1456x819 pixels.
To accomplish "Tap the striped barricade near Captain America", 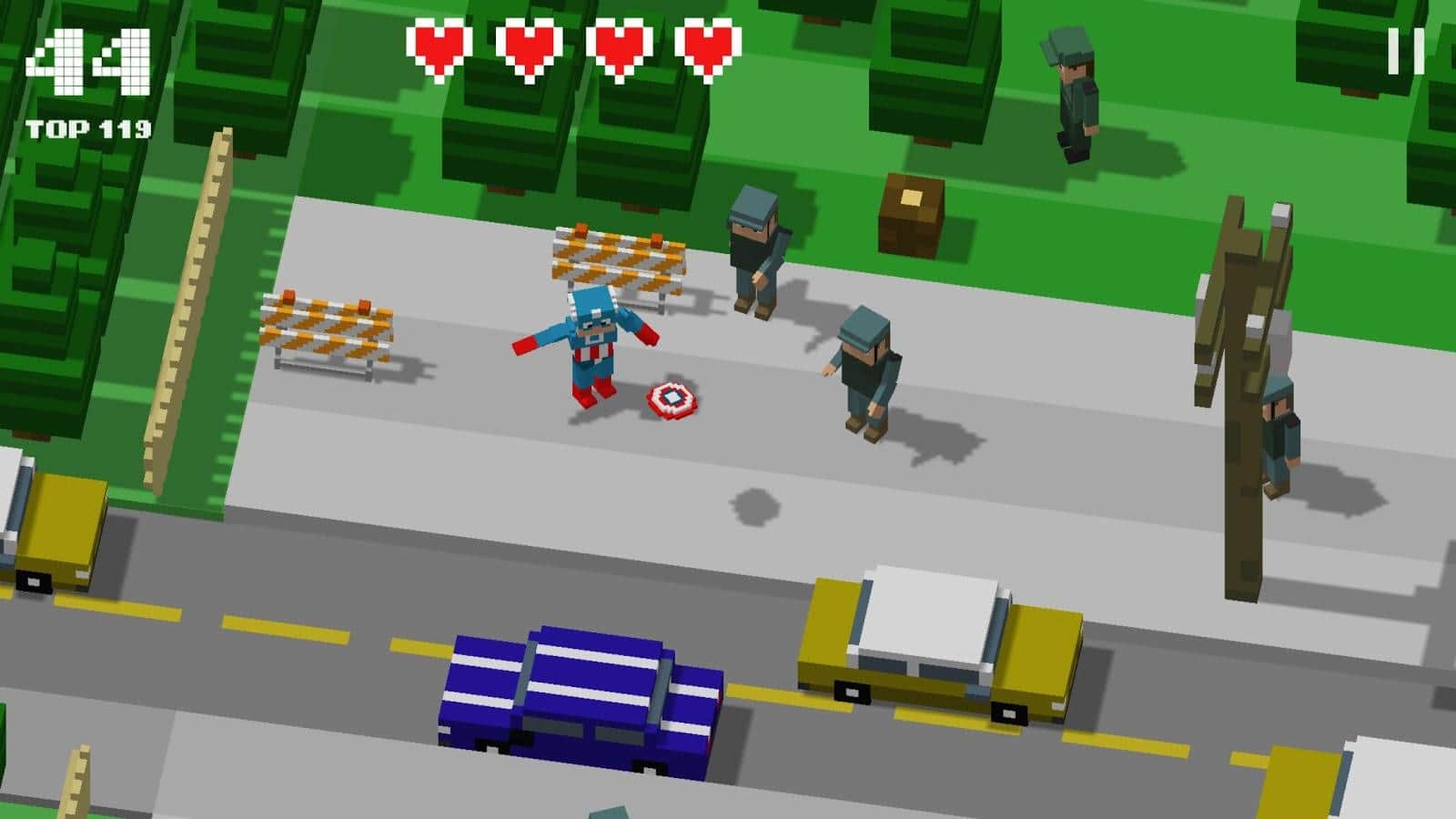I will (614, 259).
